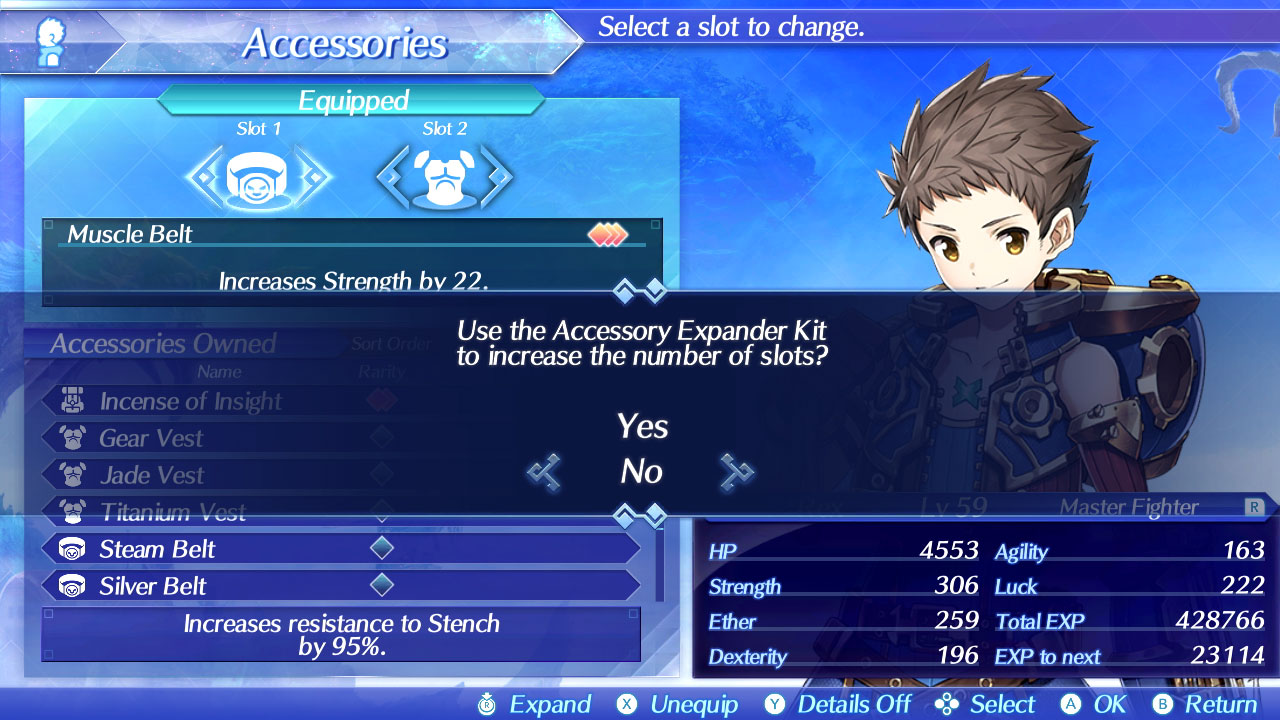Pick Silver Belt from the owned list

point(153,586)
